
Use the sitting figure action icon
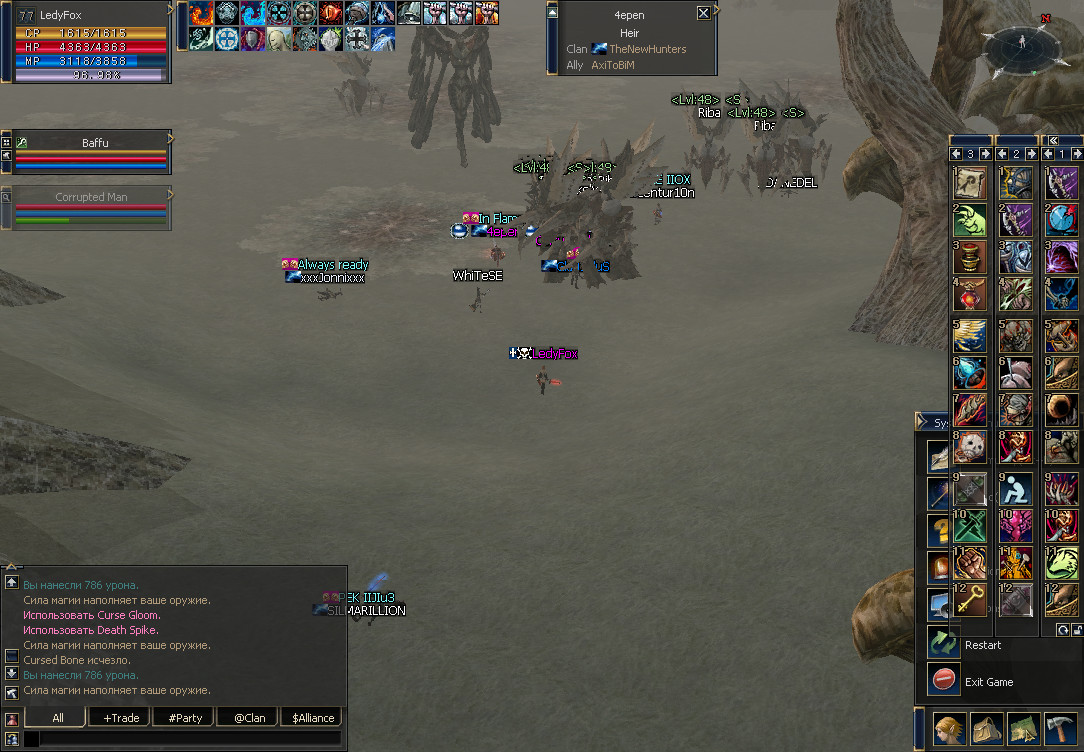1016,489
